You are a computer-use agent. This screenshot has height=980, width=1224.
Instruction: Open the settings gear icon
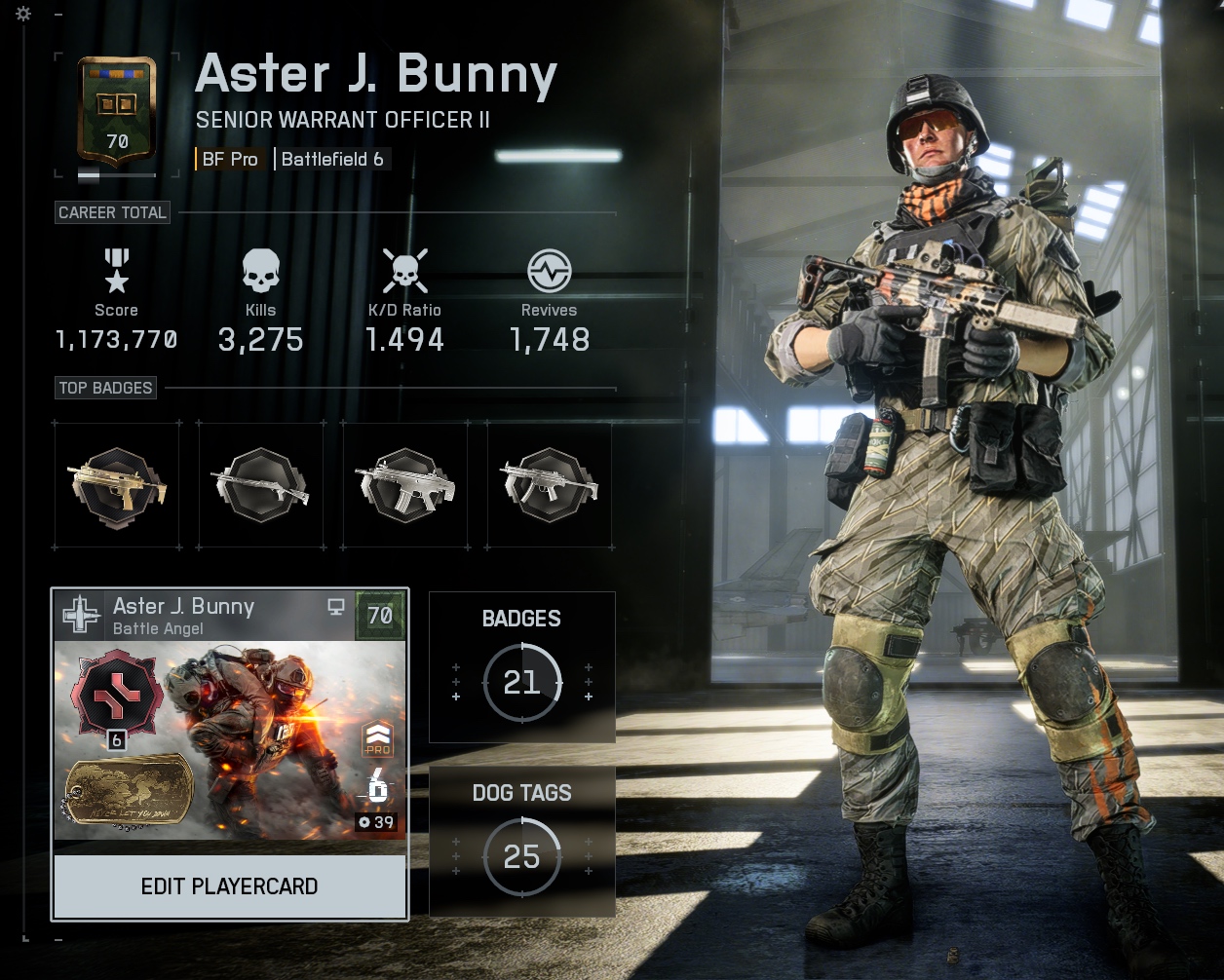[x=23, y=14]
